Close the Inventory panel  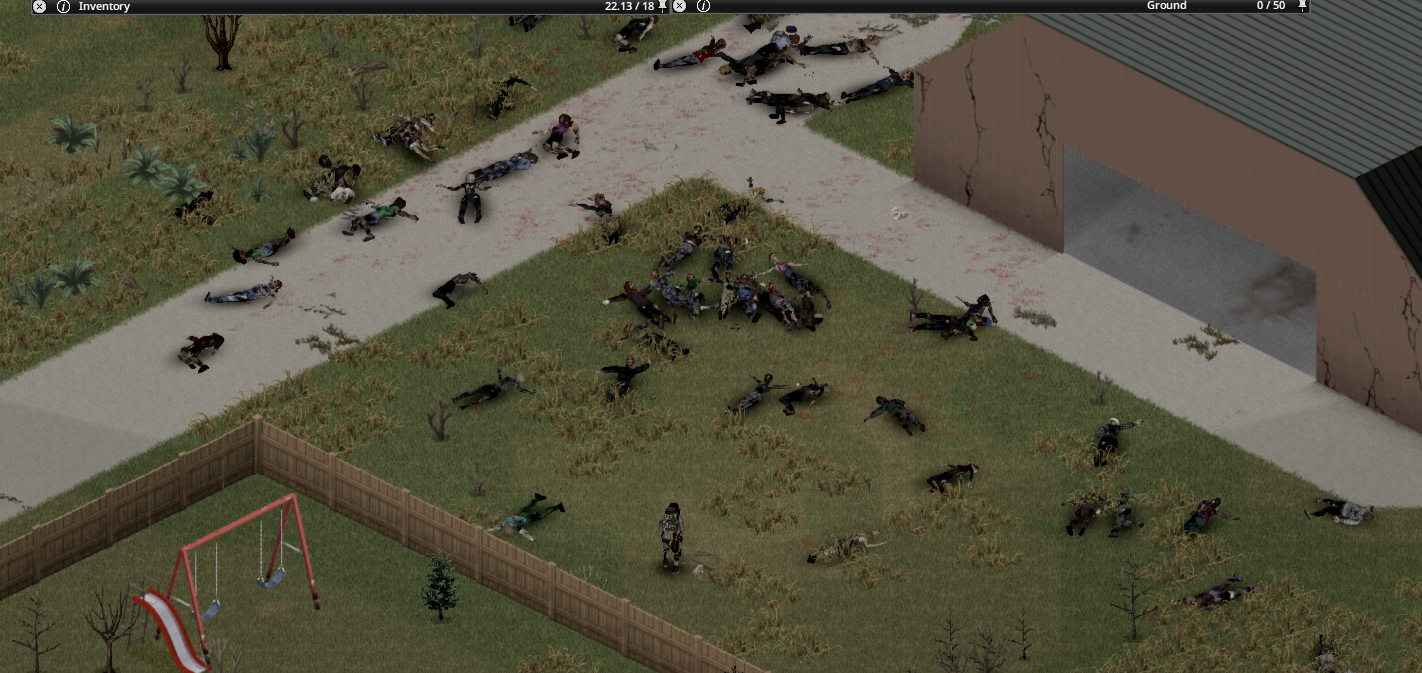tap(39, 6)
